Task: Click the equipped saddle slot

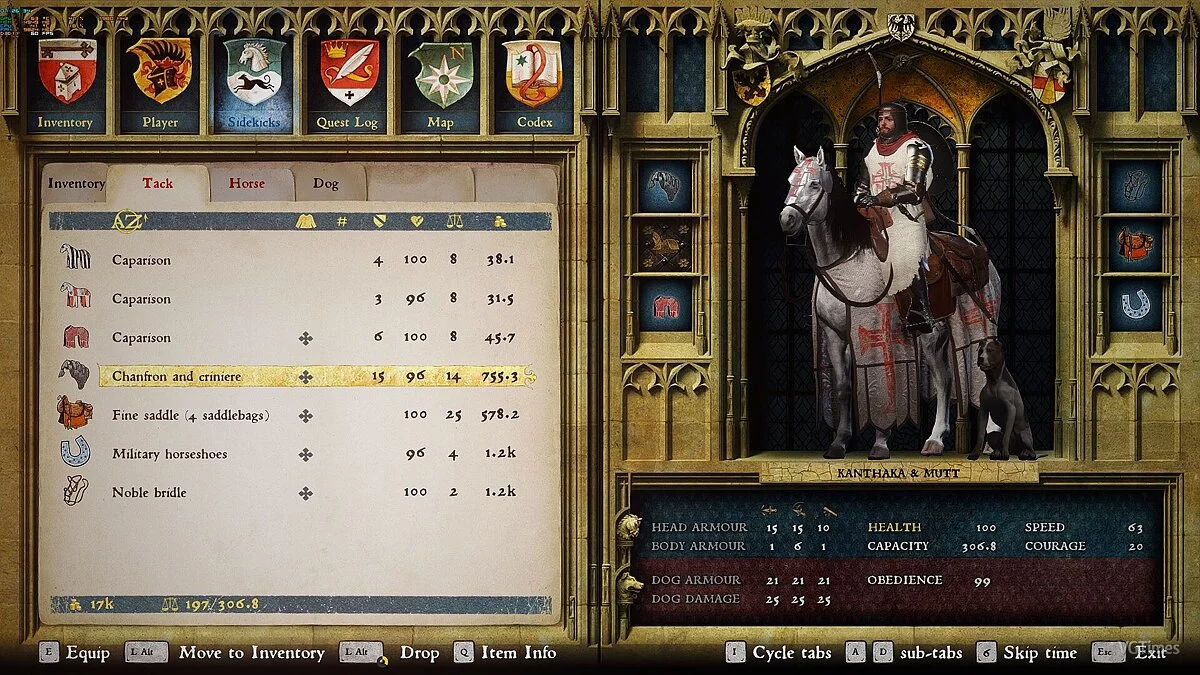Action: tap(1135, 245)
